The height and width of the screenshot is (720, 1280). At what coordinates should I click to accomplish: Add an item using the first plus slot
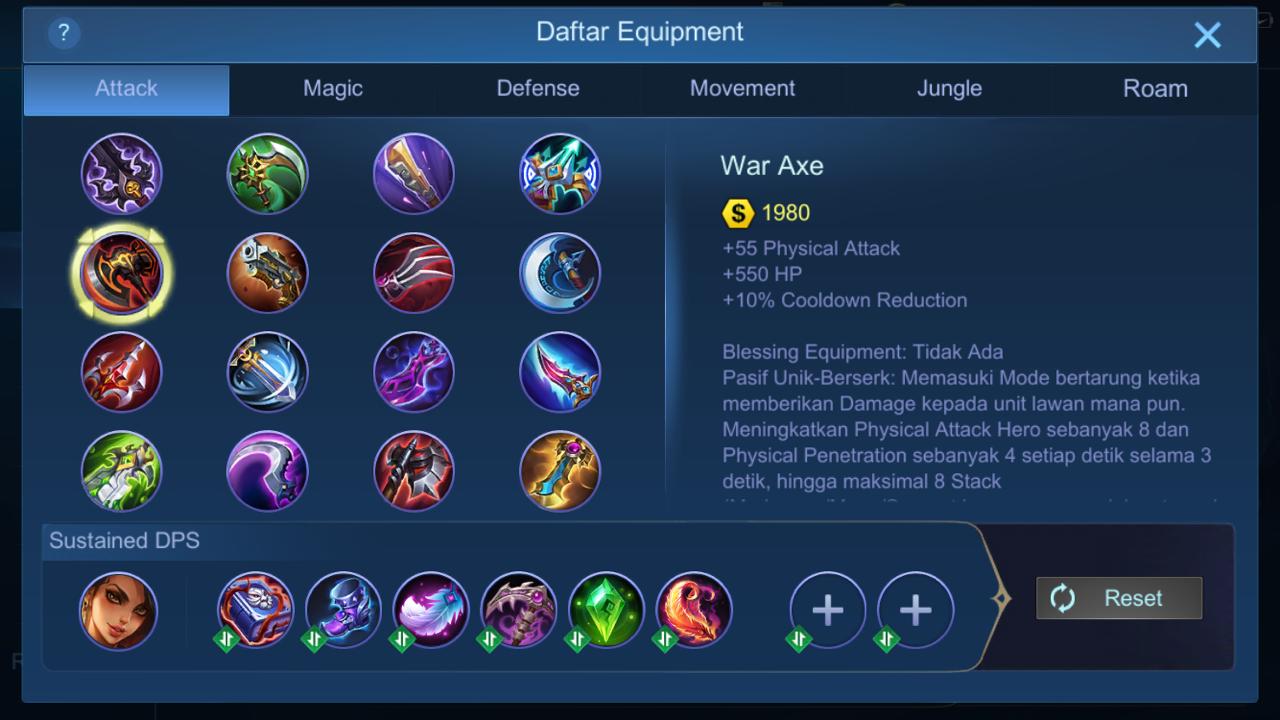[827, 610]
